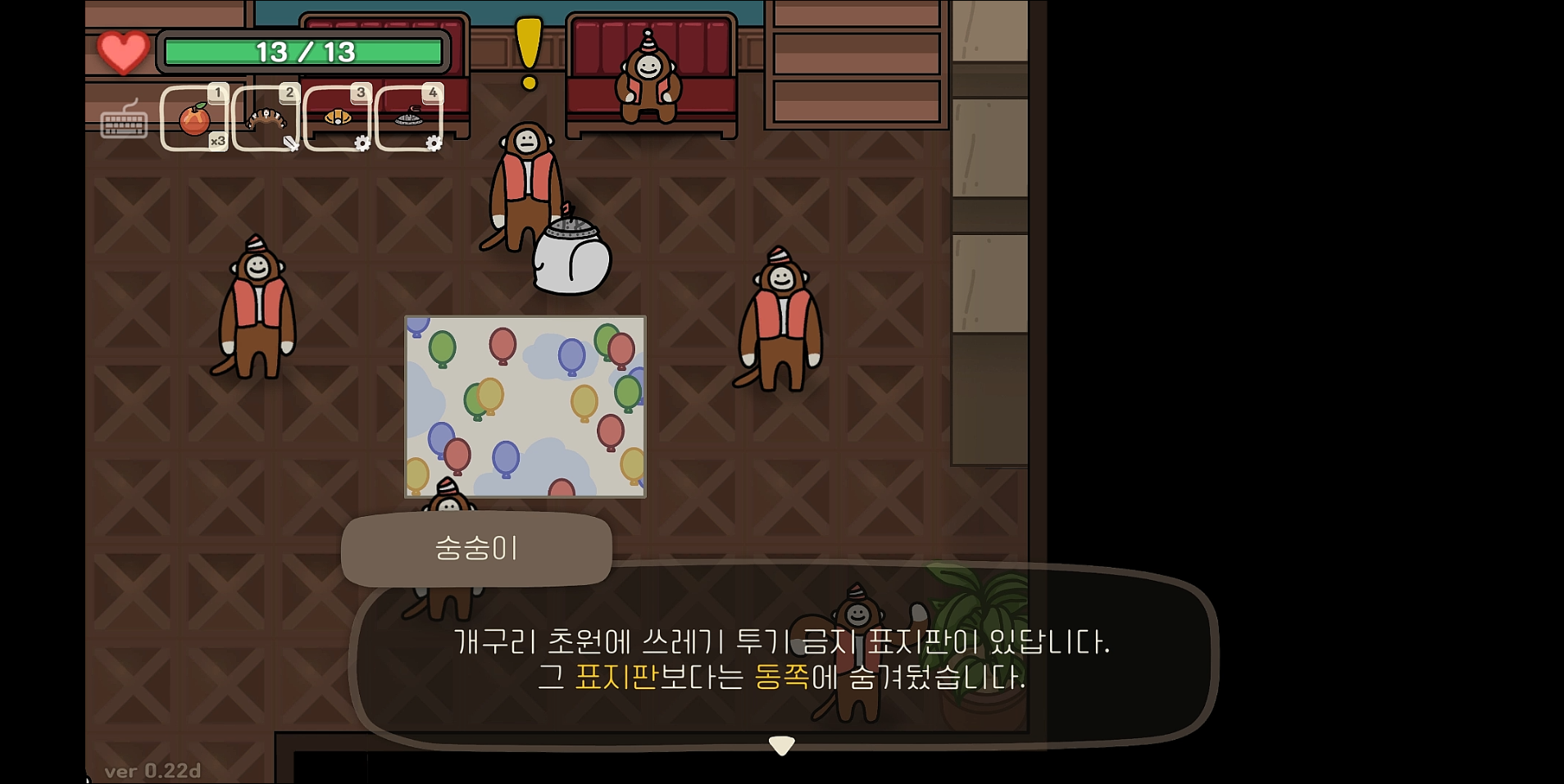The width and height of the screenshot is (1564, 784).
Task: Click the gear badge on hotbar slot 3
Action: pyautogui.click(x=361, y=143)
